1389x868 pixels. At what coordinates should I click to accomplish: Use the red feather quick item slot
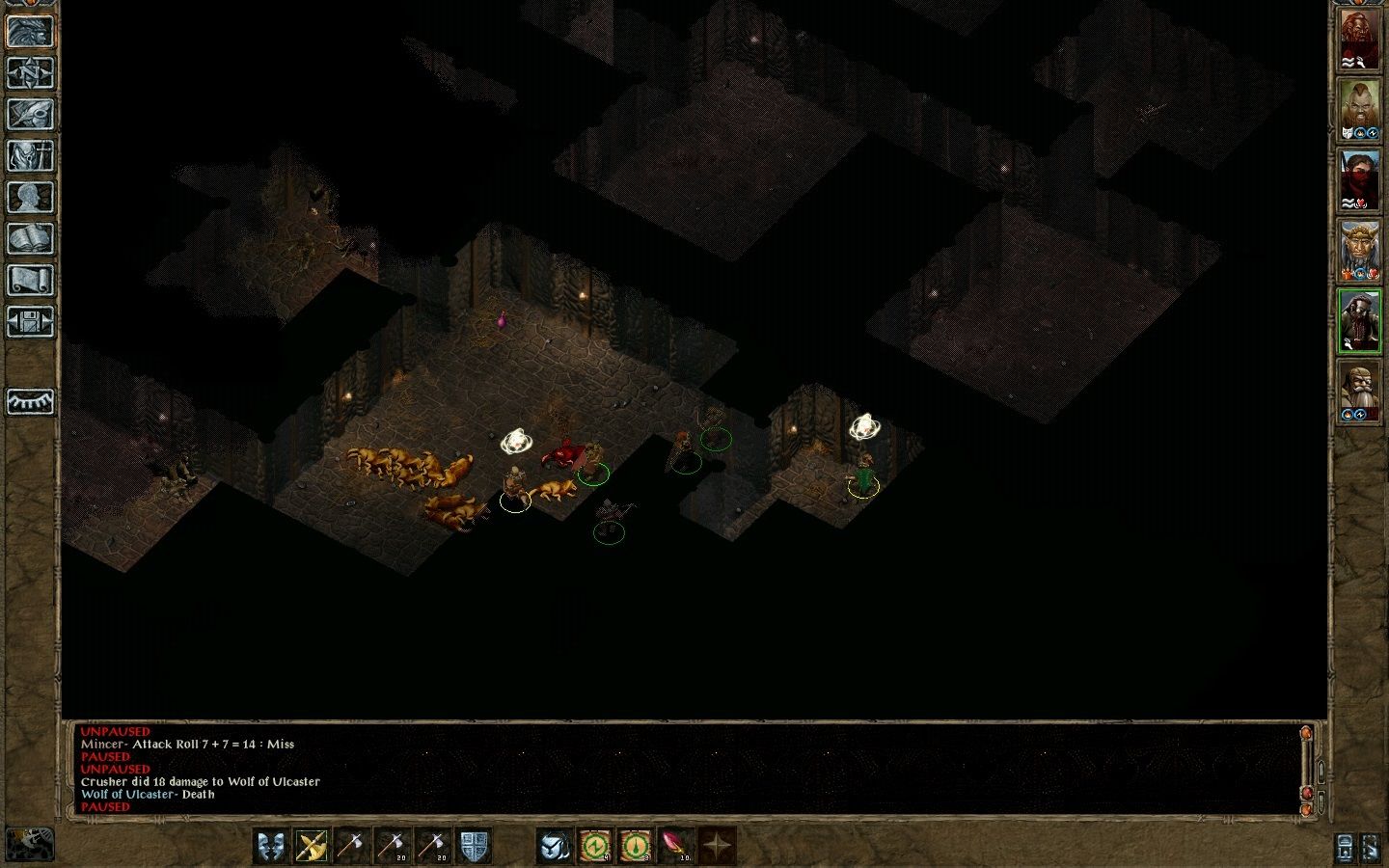pos(676,846)
